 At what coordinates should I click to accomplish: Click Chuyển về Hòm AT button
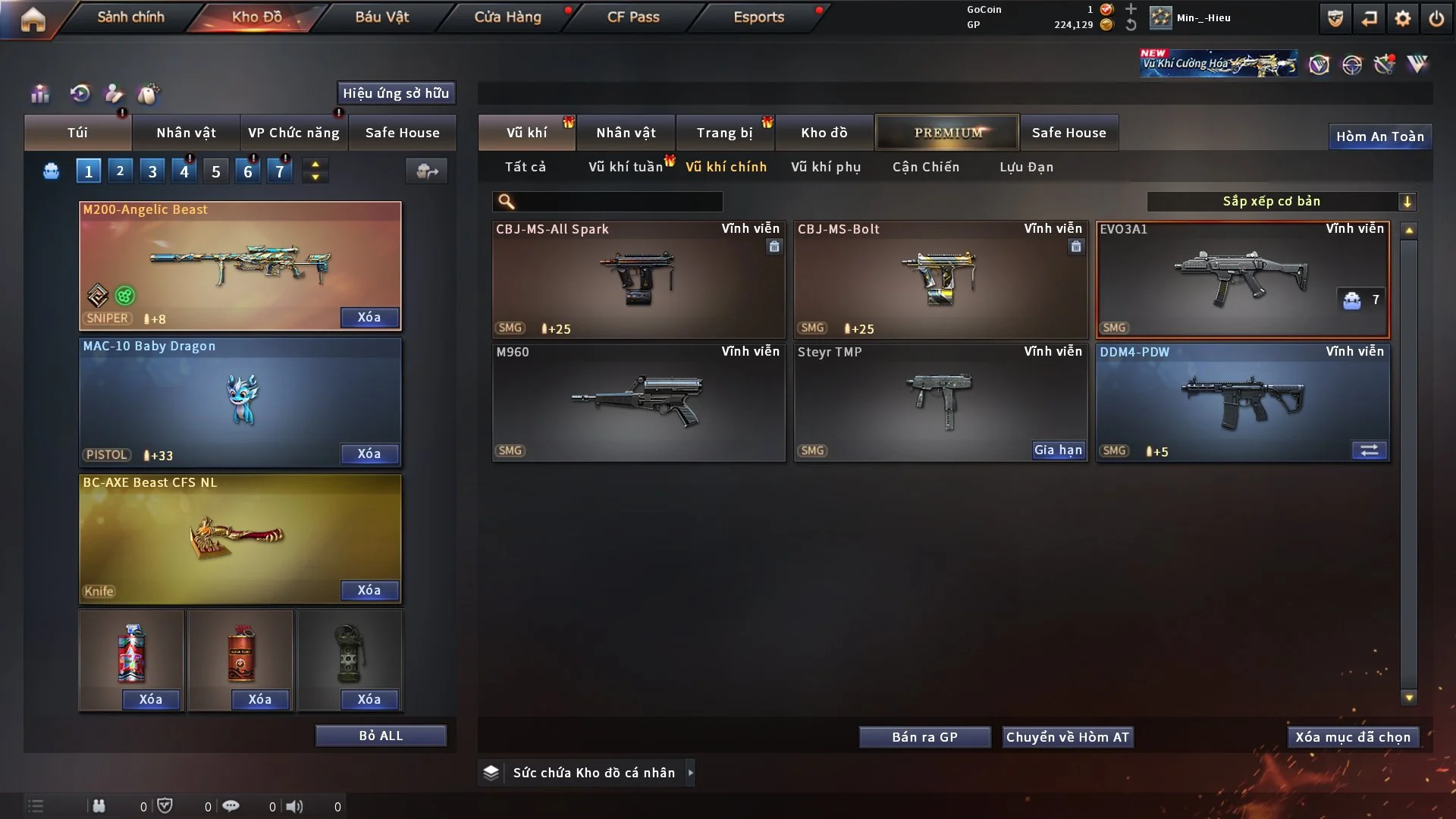tap(1068, 737)
